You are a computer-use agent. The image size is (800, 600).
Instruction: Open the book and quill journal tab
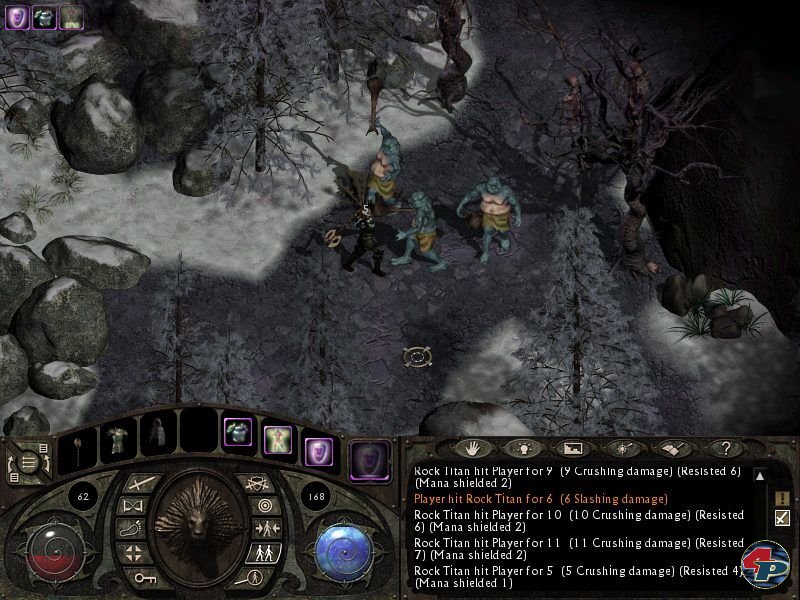point(666,448)
